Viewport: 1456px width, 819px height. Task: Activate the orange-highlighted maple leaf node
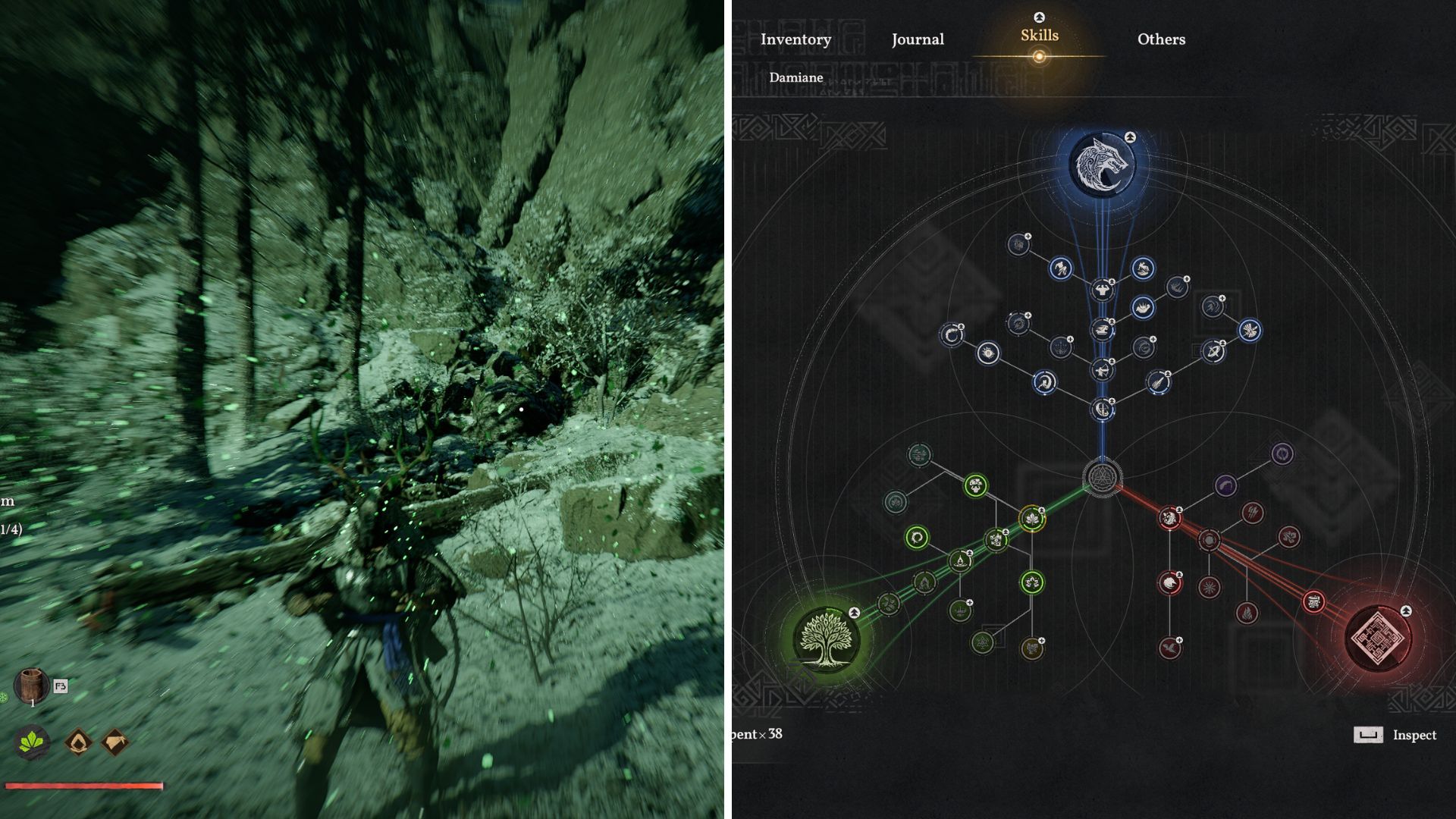point(1032,518)
